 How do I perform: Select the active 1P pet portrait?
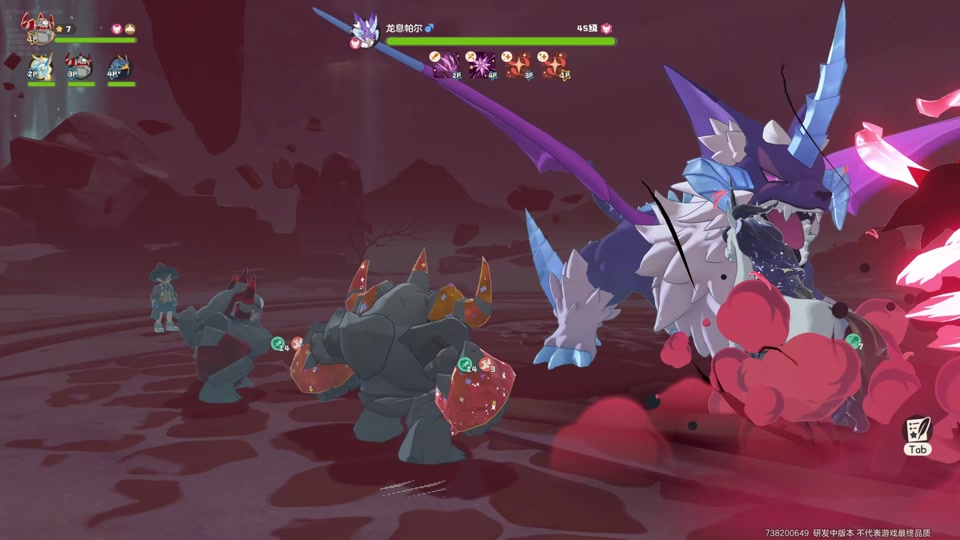click(x=40, y=27)
